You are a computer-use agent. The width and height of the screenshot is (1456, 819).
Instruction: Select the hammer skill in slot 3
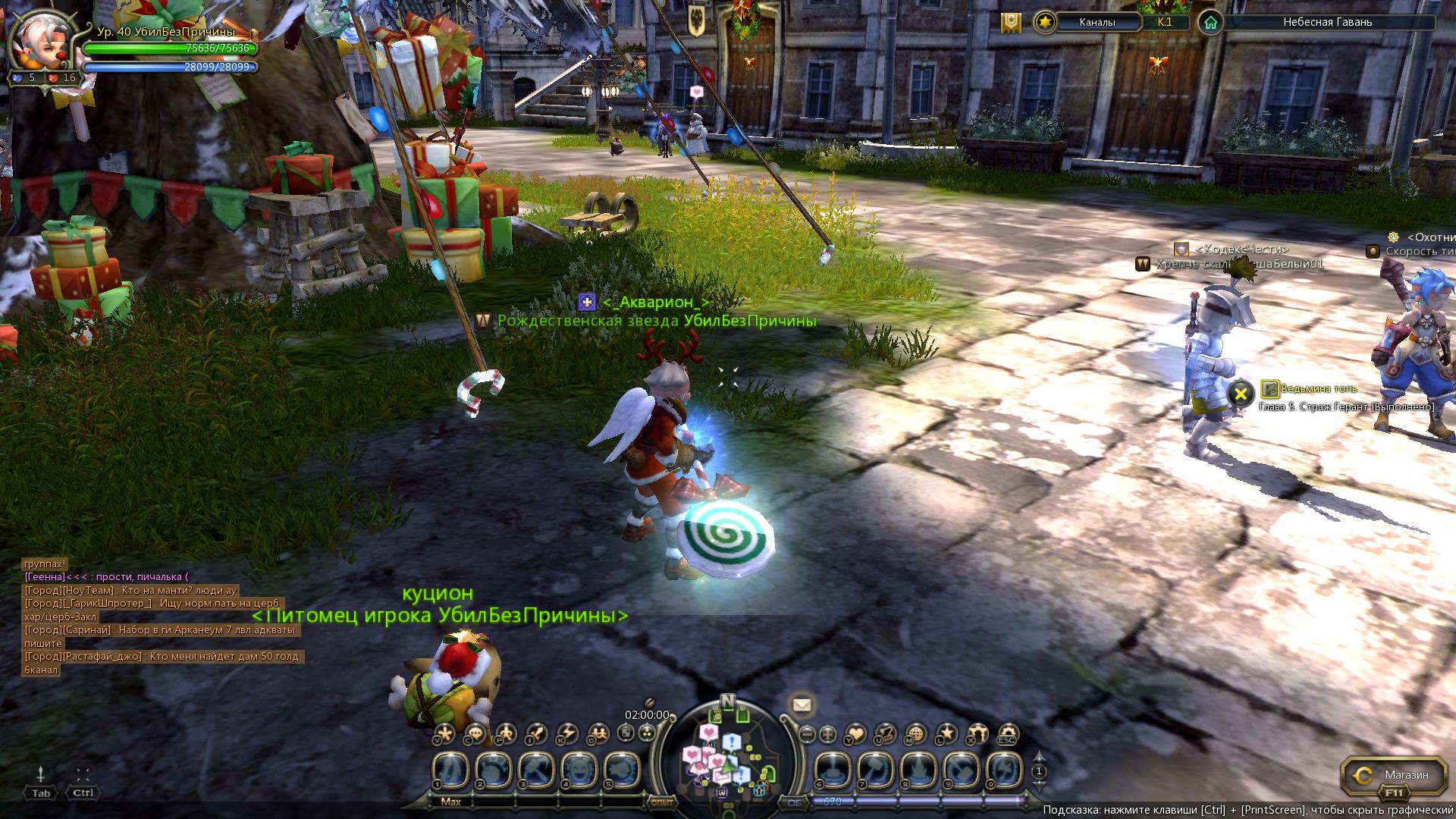click(x=536, y=770)
